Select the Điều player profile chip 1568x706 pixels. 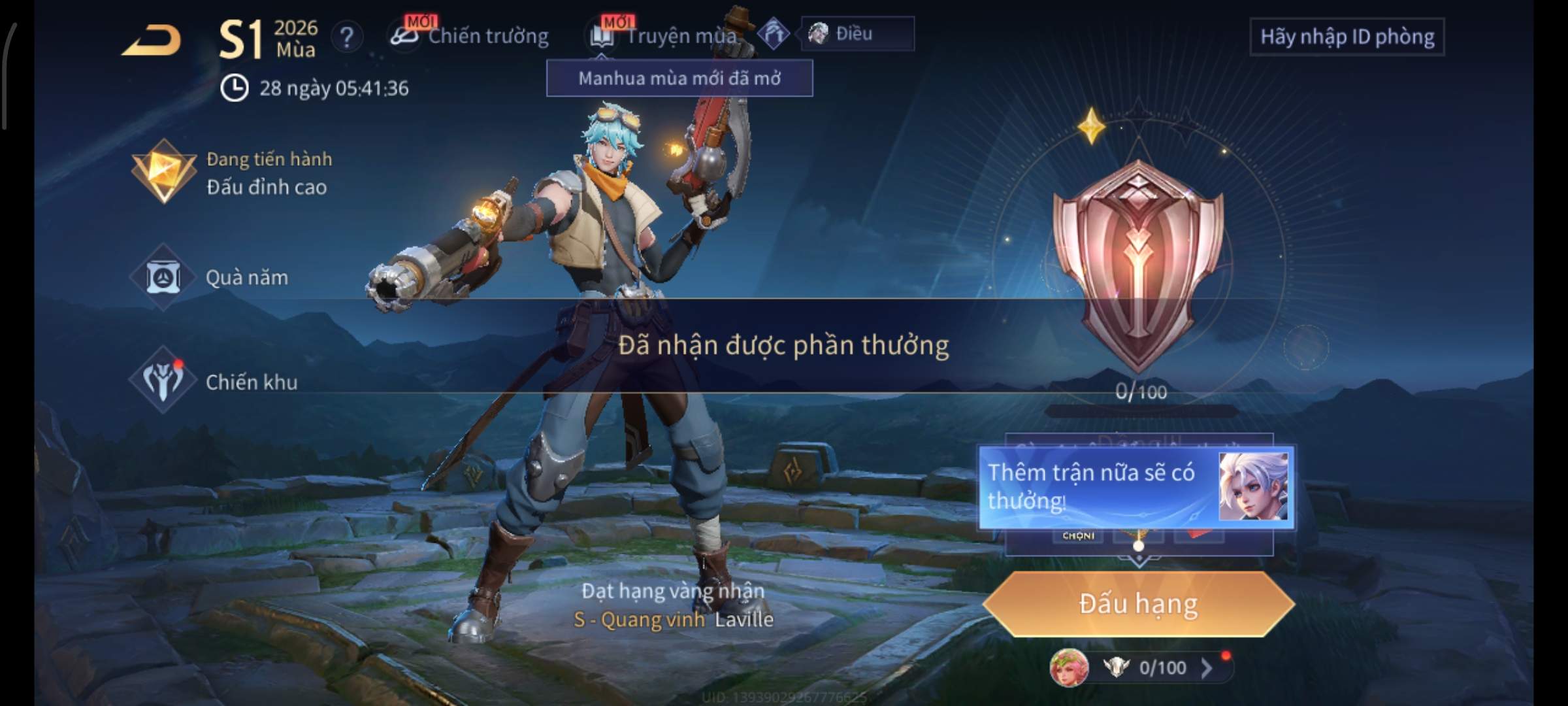point(857,33)
